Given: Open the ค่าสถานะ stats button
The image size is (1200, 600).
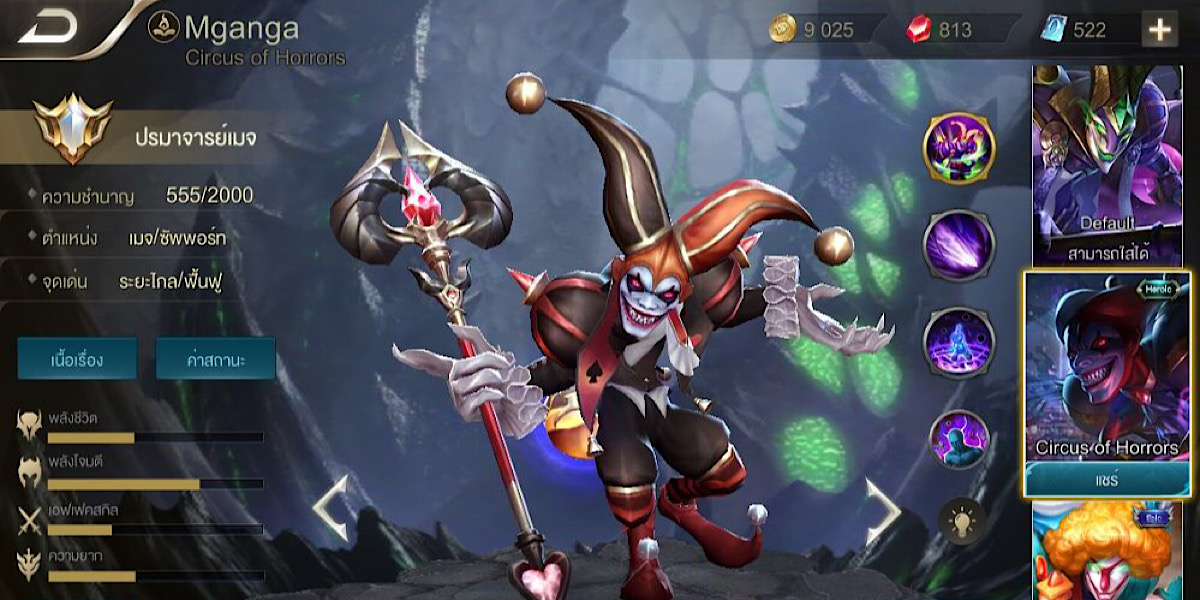Looking at the screenshot, I should pyautogui.click(x=215, y=358).
